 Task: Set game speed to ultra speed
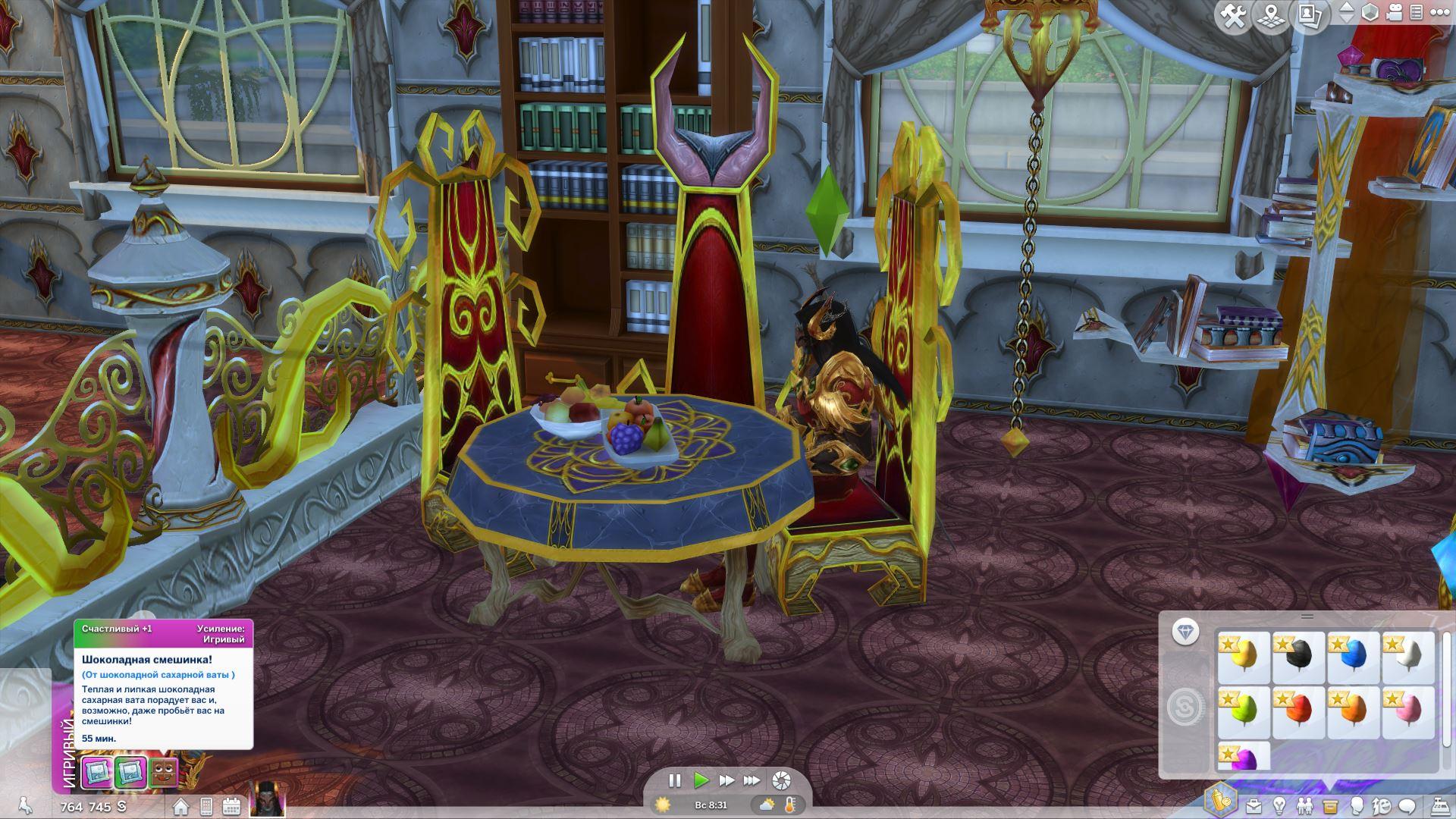click(x=752, y=780)
